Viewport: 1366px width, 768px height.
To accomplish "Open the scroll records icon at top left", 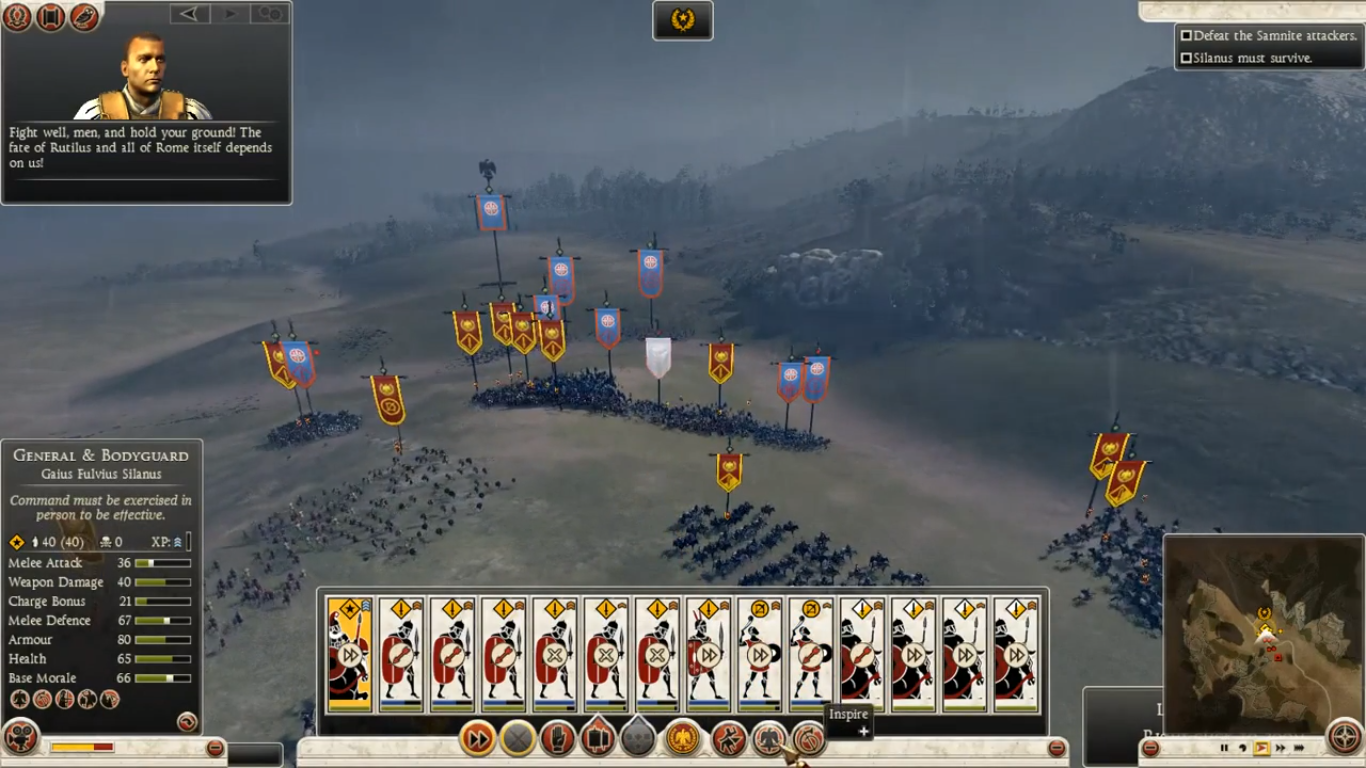I will coord(50,18).
